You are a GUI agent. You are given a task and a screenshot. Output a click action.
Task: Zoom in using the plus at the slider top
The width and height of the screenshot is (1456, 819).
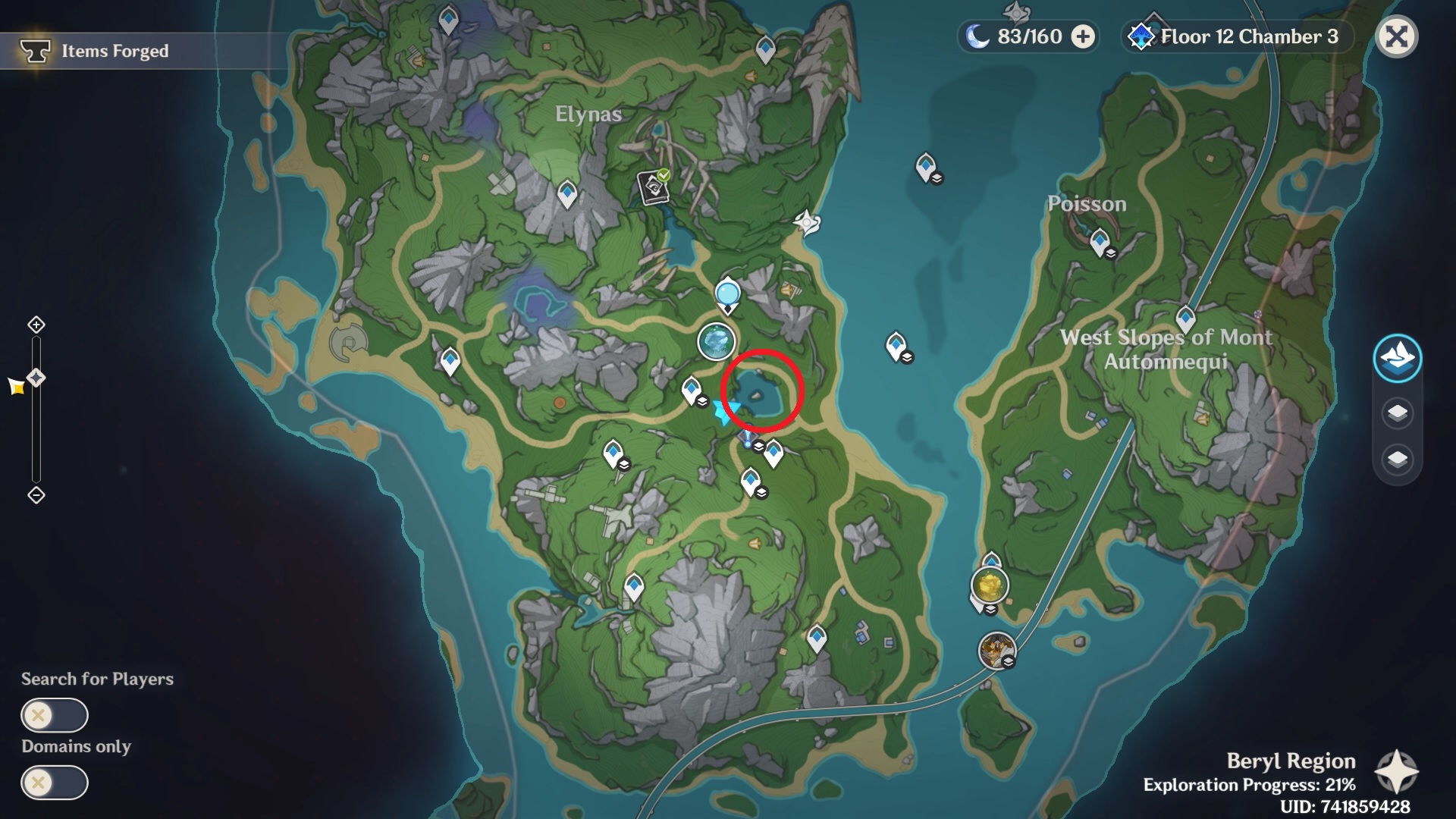36,323
